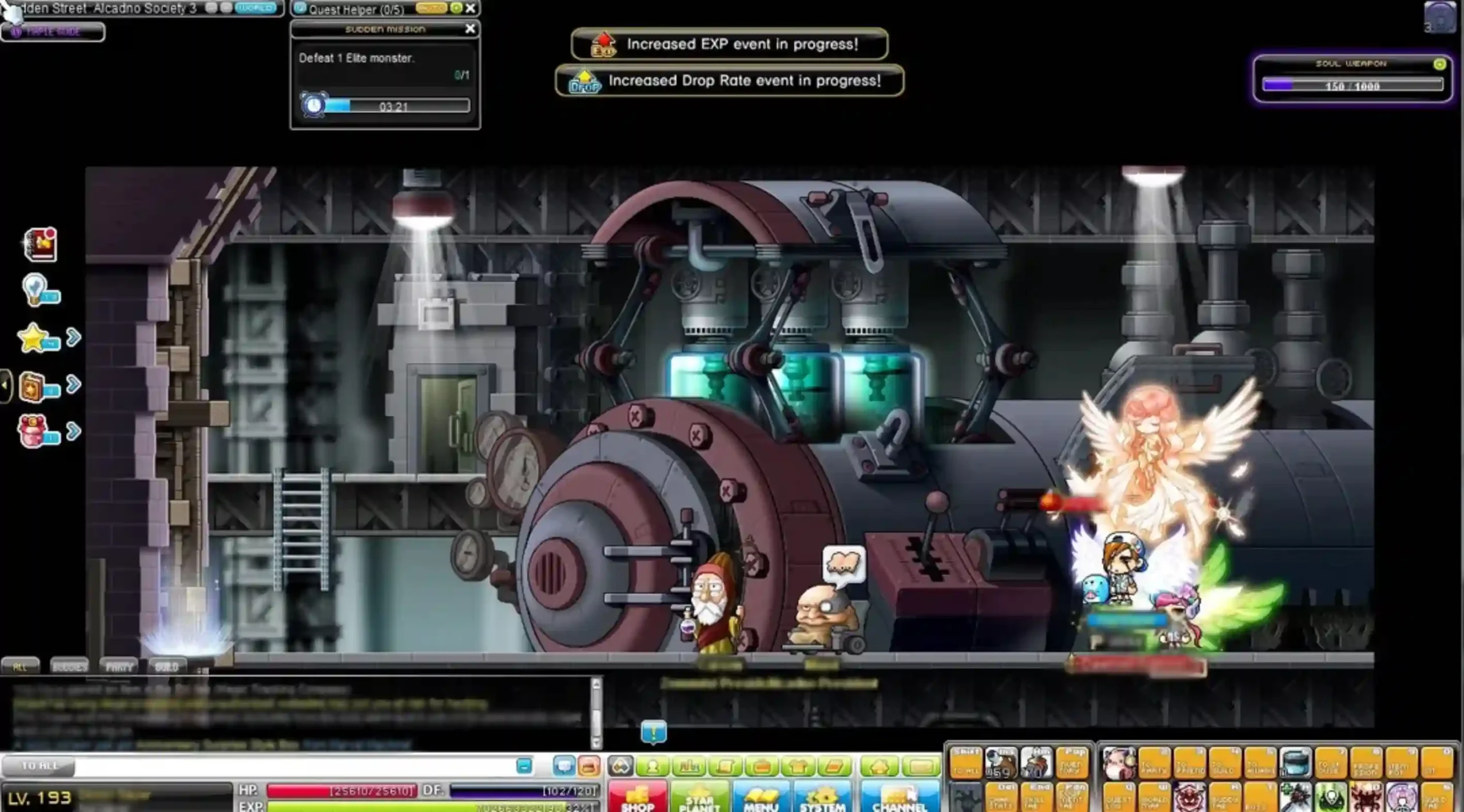Switch to the BUDDIES chat tab
Image resolution: width=1464 pixels, height=812 pixels.
[70, 666]
